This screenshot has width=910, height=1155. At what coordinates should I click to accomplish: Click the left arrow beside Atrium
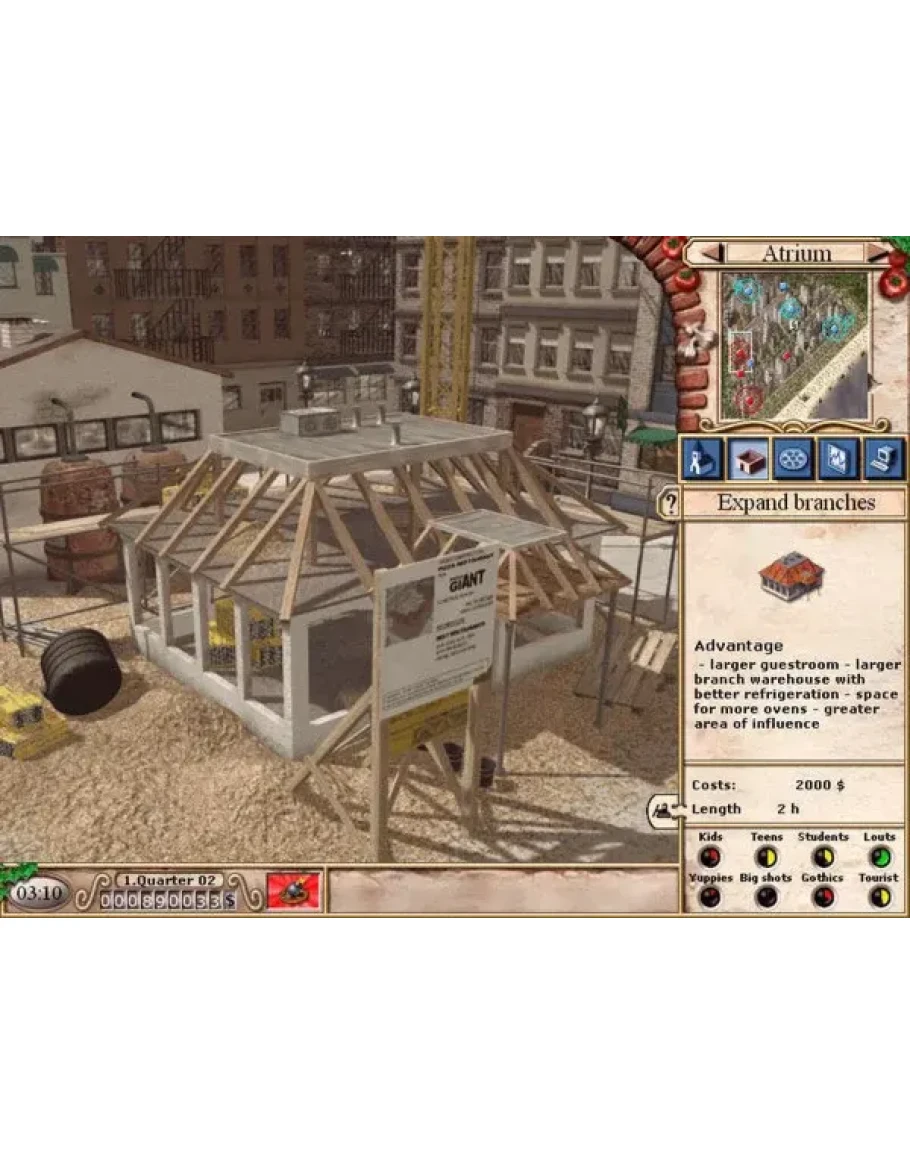pyautogui.click(x=711, y=254)
